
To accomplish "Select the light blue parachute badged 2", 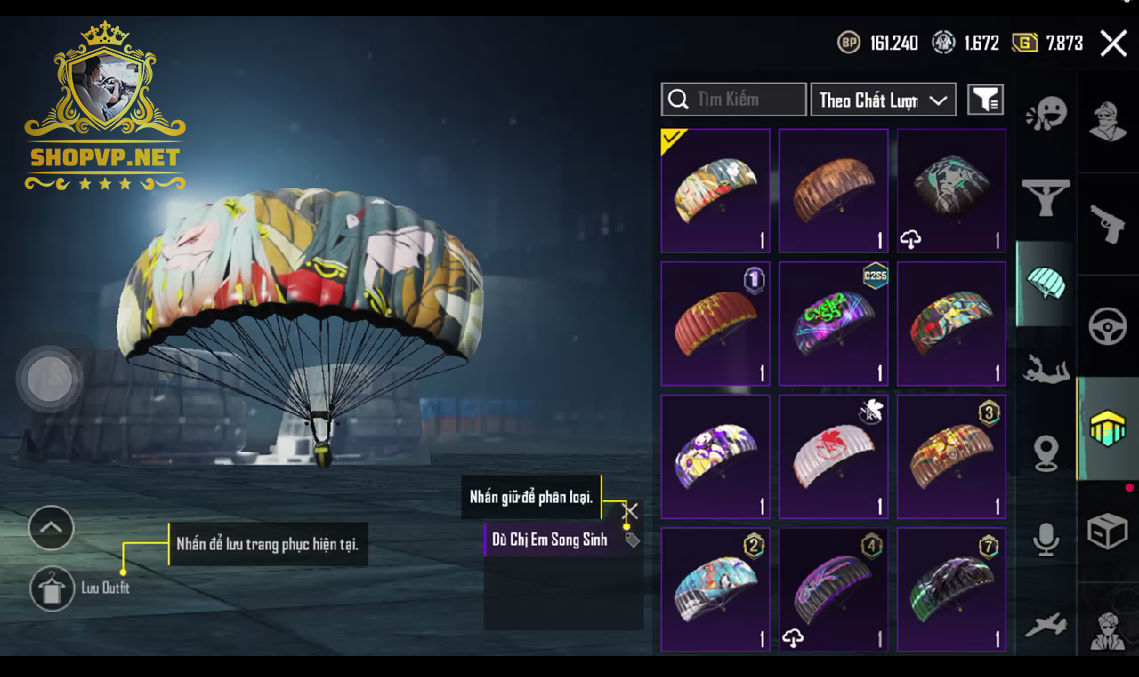I will (715, 589).
